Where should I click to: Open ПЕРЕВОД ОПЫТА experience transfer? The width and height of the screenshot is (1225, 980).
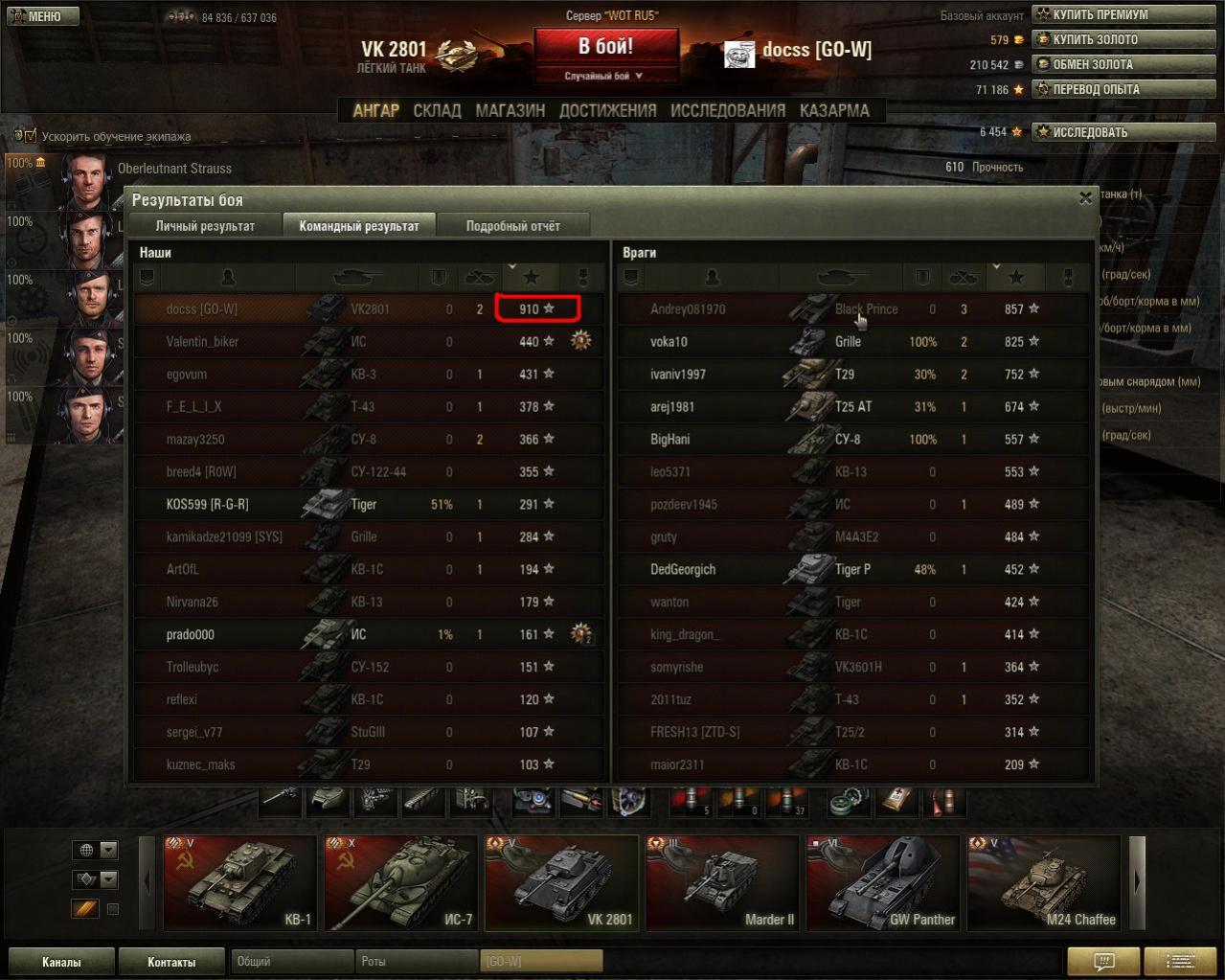1096,89
